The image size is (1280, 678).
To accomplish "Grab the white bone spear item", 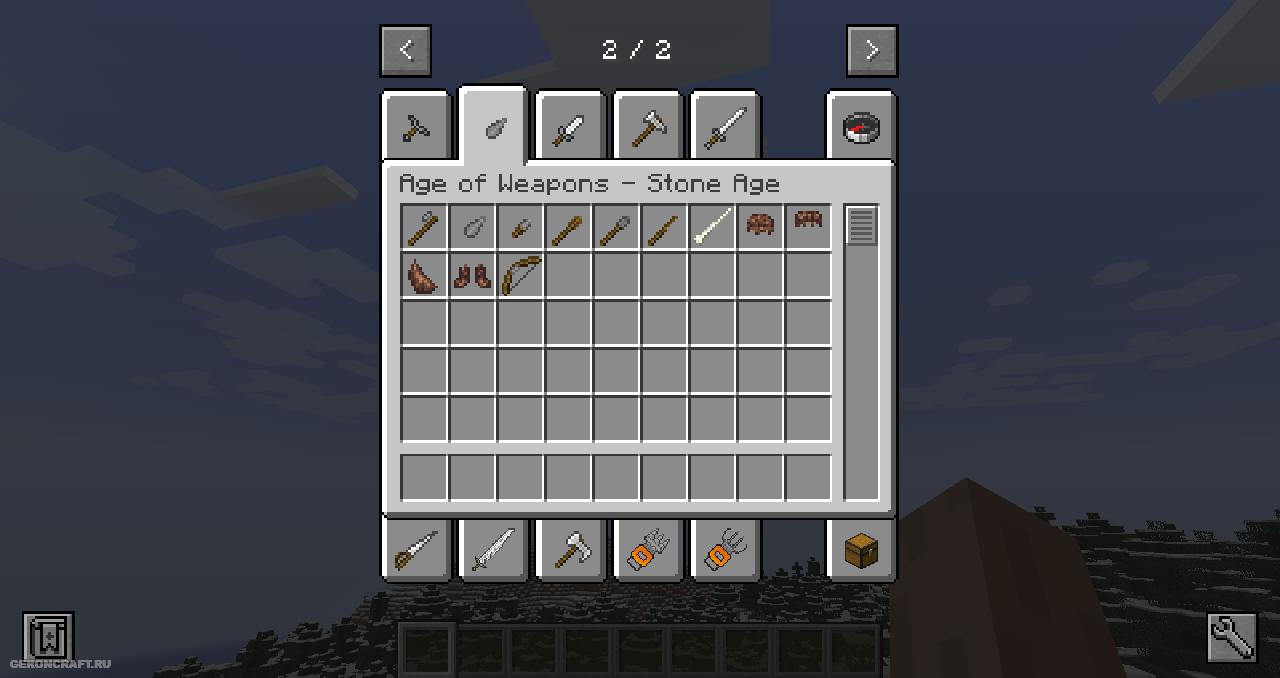I will coord(713,227).
